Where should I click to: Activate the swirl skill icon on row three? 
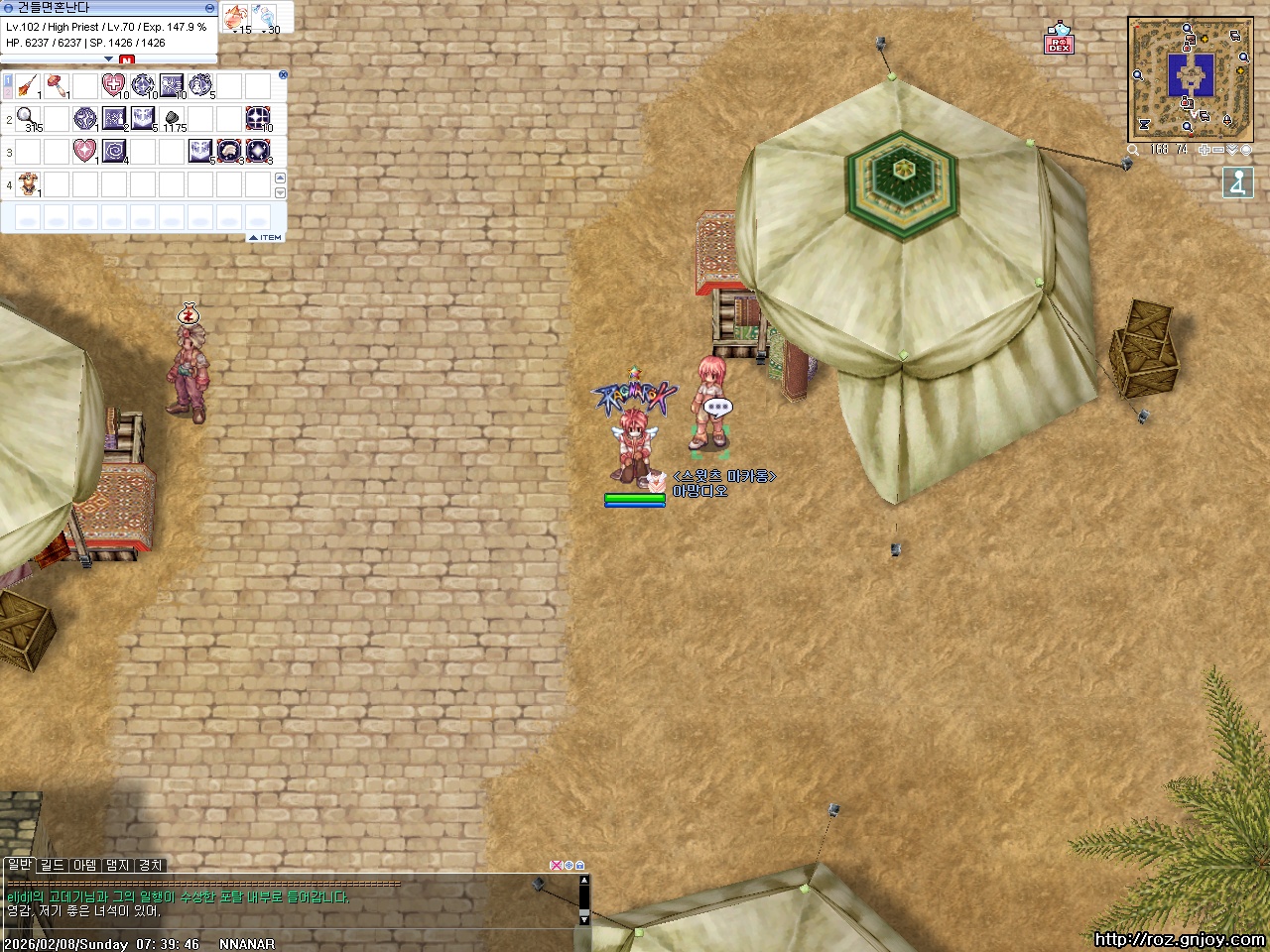114,151
